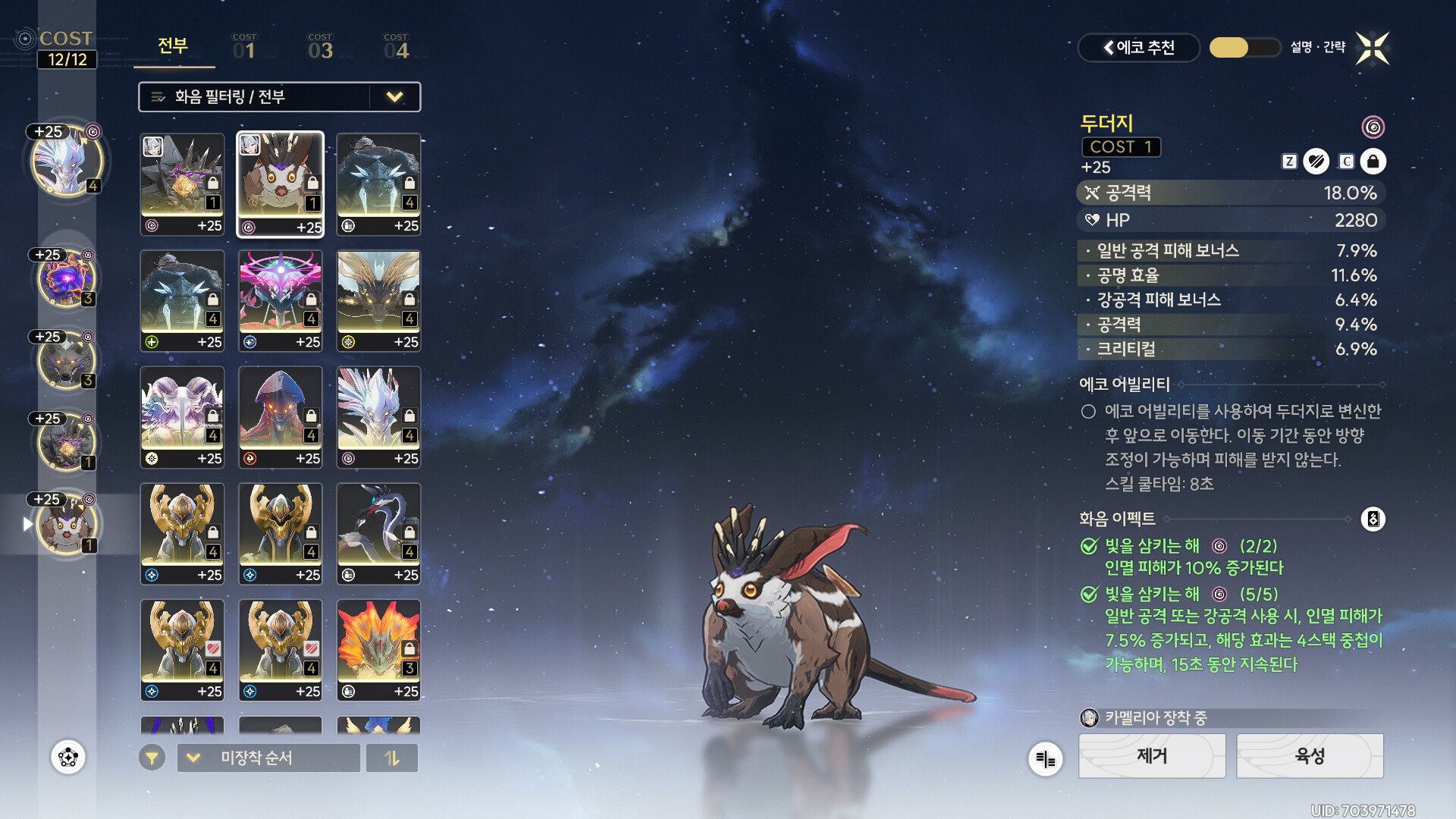Toggle the discard mark on 두더지 echo
Screen dimensions: 1456x819
pyautogui.click(x=1316, y=162)
